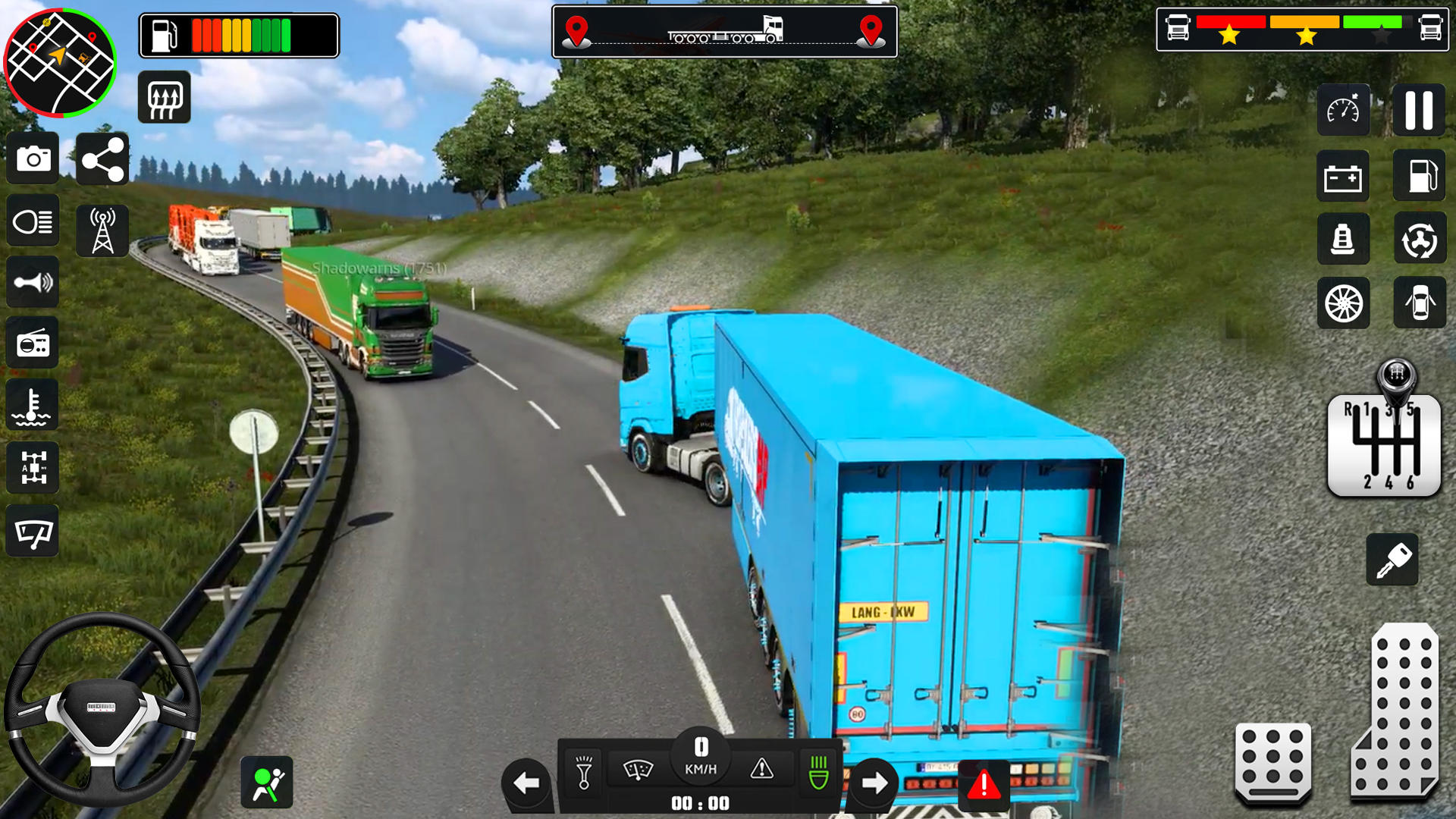The height and width of the screenshot is (819, 1456).
Task: Turn on the radio
Action: point(32,344)
